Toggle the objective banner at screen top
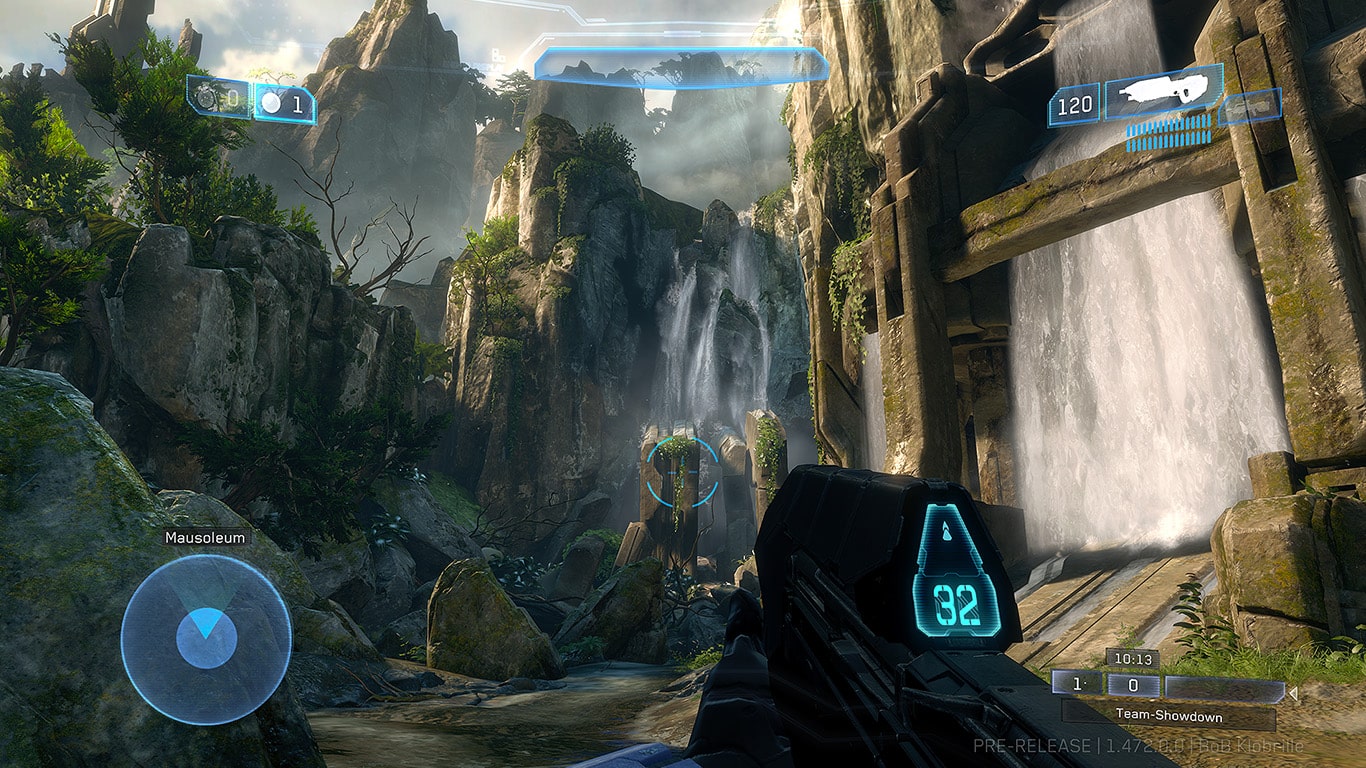The height and width of the screenshot is (768, 1366). point(680,62)
